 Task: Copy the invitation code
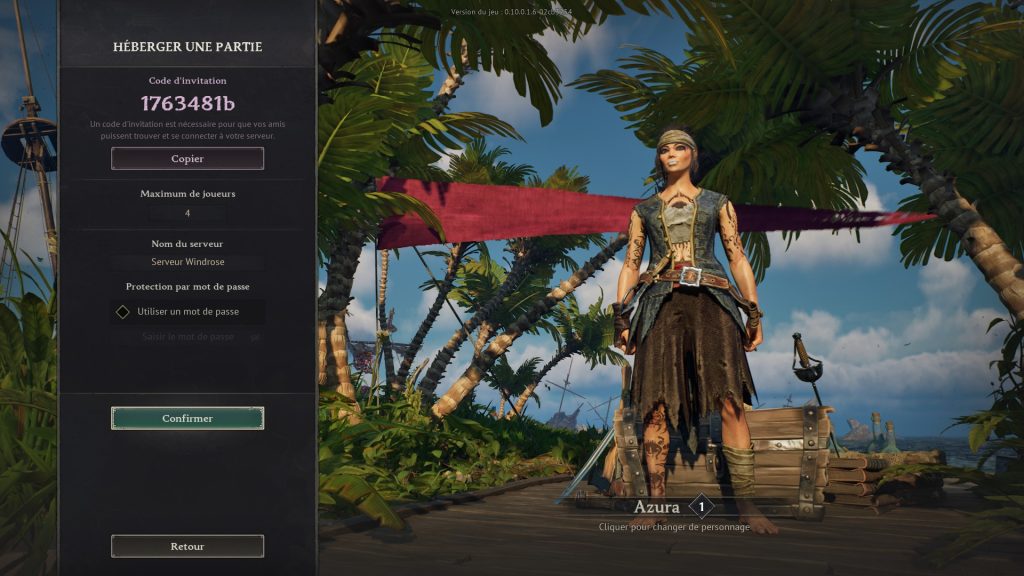(187, 158)
